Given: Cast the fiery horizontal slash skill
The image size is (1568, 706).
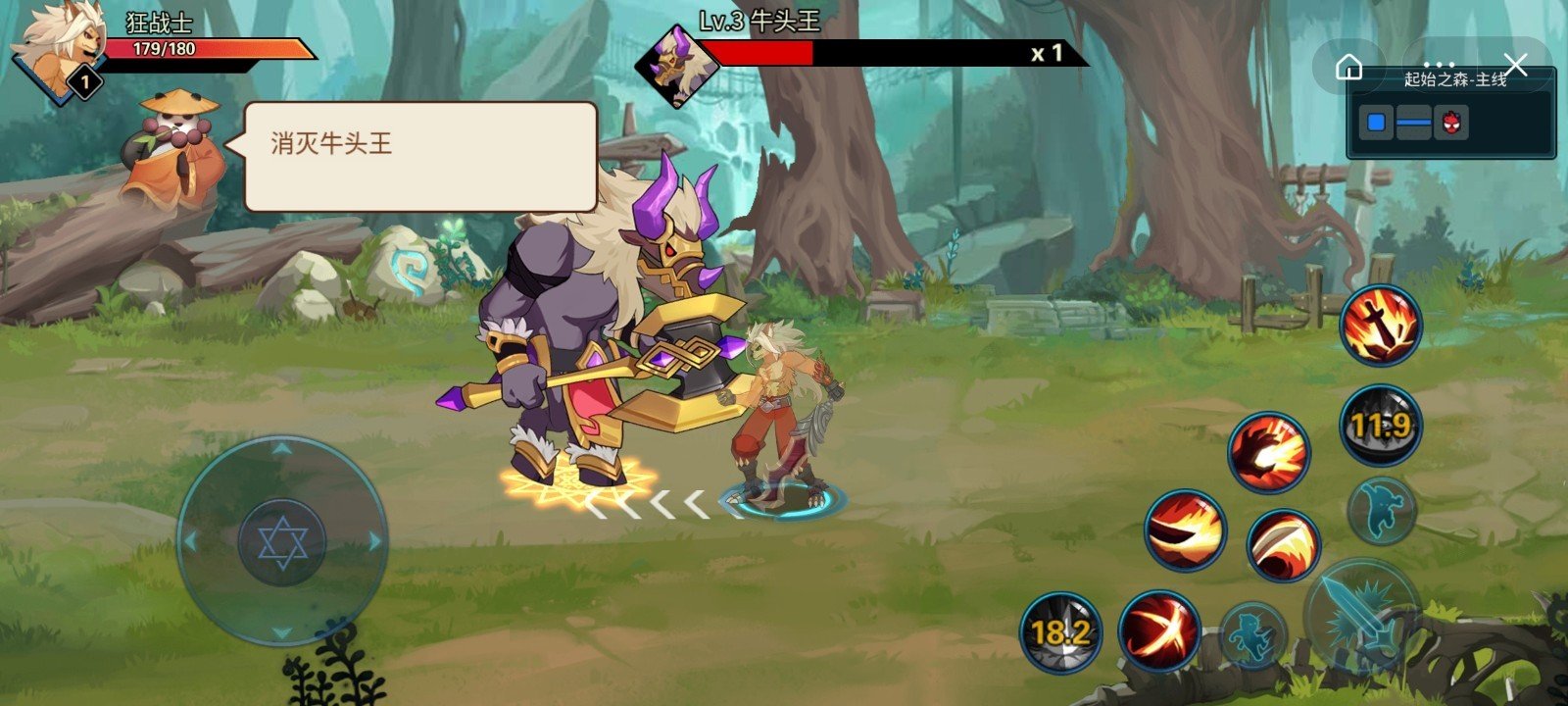Looking at the screenshot, I should pyautogui.click(x=1186, y=530).
